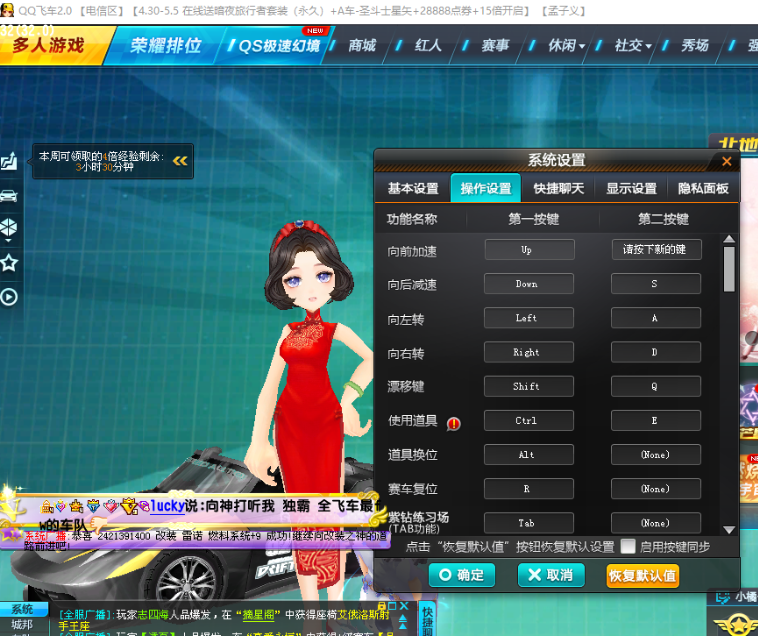Show the 显示设置 tab
This screenshot has width=758, height=636.
631,188
